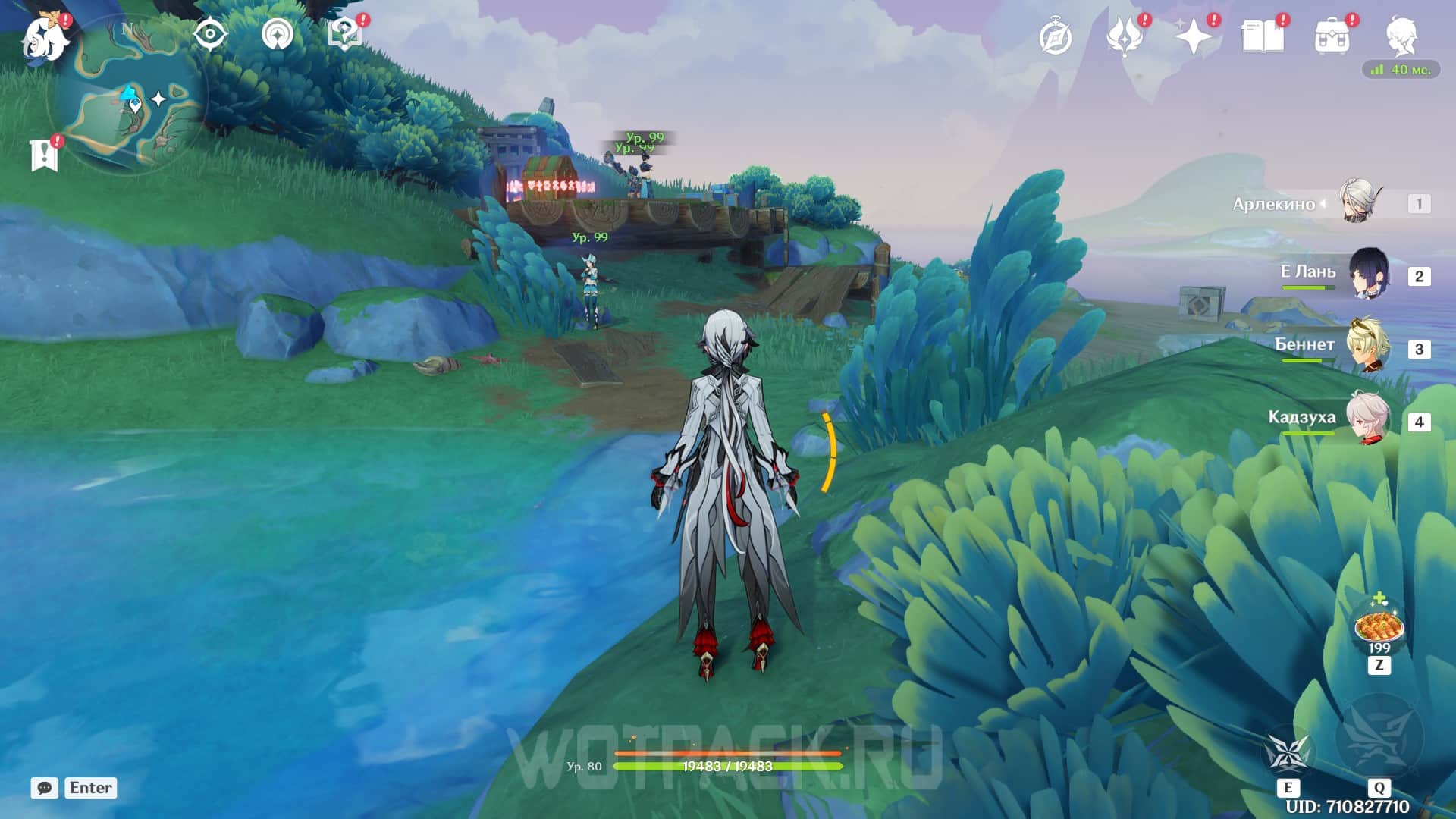The width and height of the screenshot is (1456, 819).
Task: Open the Adventurer Handbook book icon
Action: coord(1263,36)
